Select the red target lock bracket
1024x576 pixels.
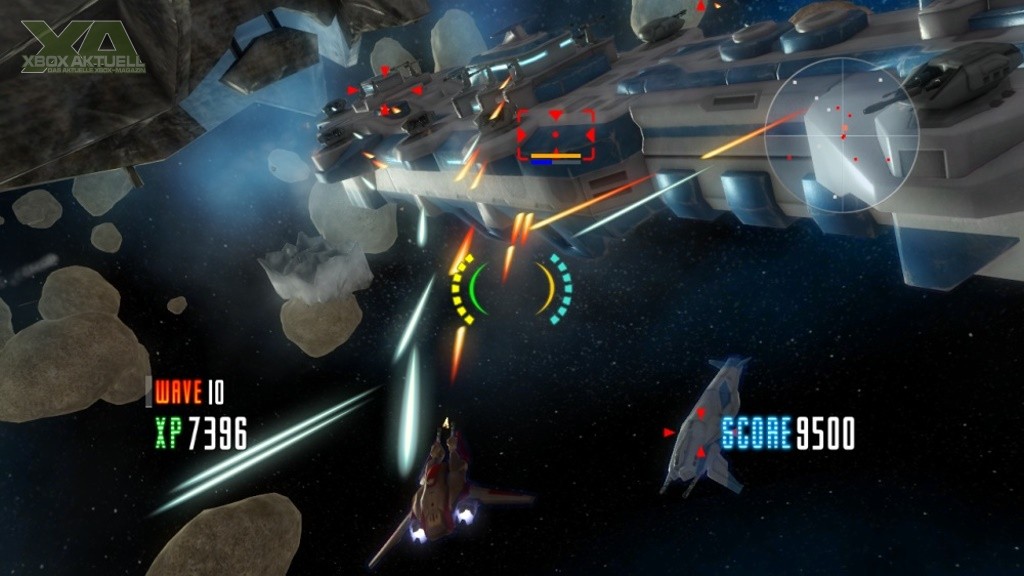[556, 134]
